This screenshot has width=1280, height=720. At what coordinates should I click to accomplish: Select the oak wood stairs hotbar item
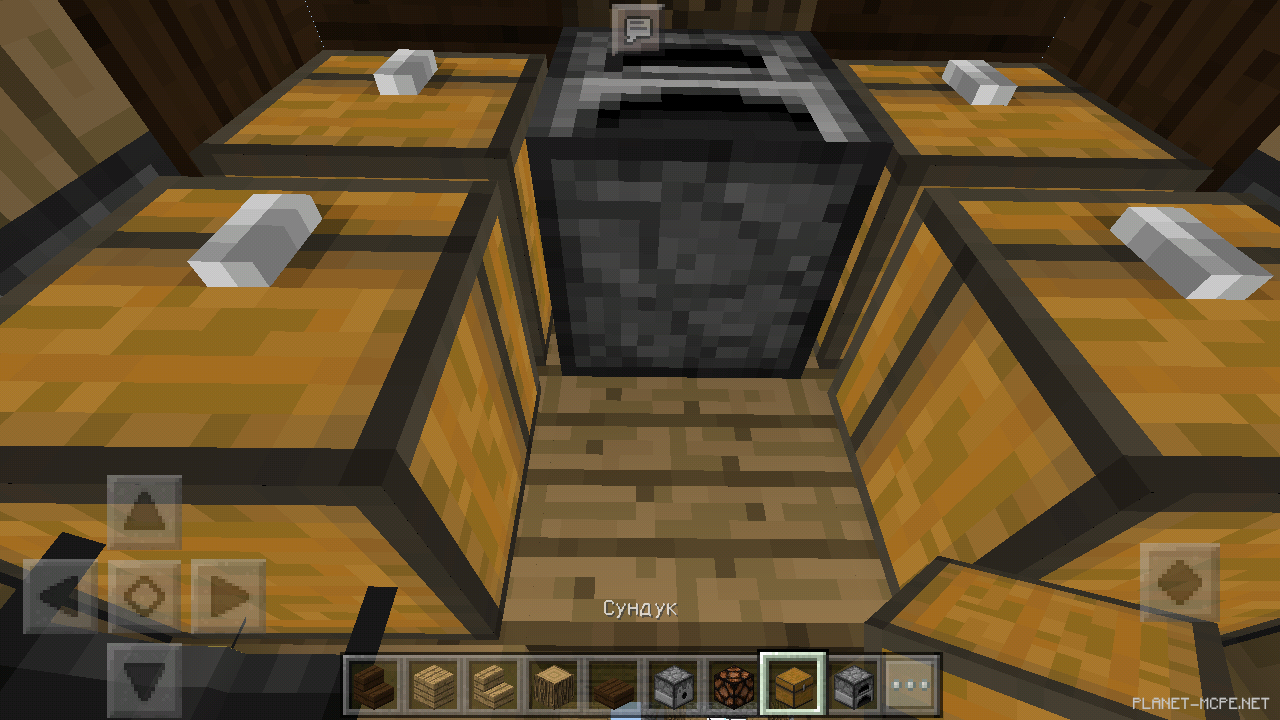pos(492,687)
